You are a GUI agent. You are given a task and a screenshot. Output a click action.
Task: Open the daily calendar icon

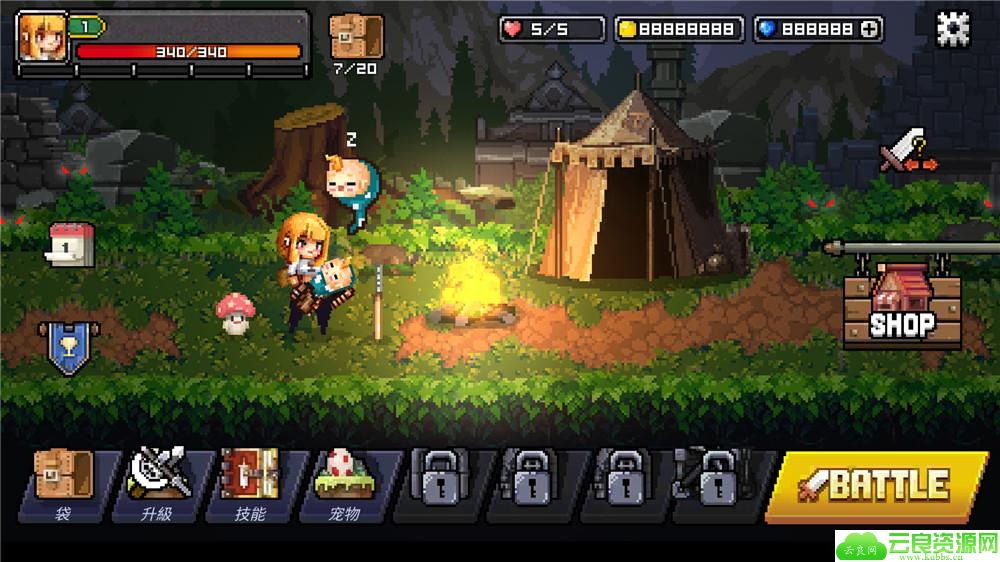click(71, 245)
